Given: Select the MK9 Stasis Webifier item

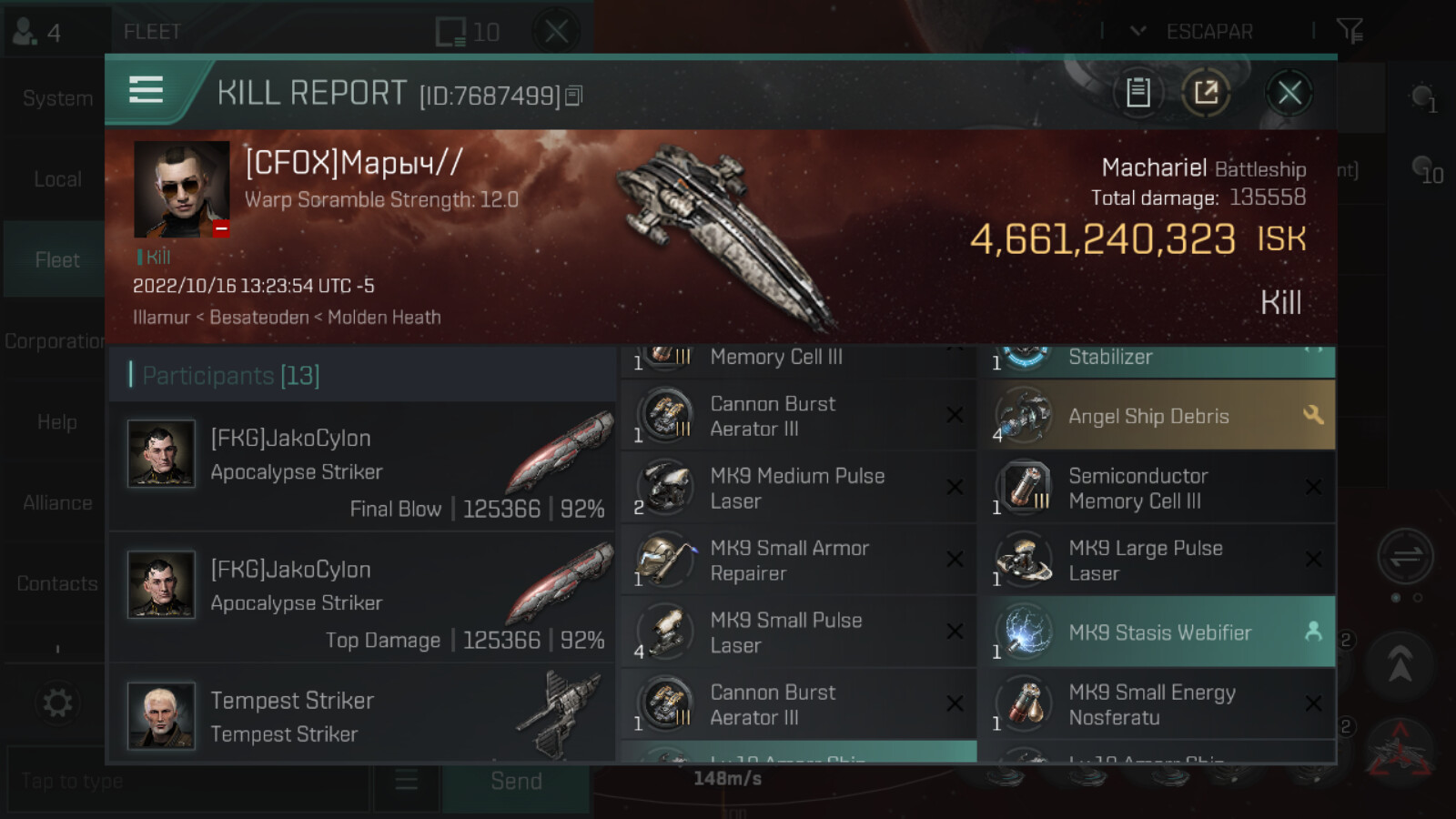Looking at the screenshot, I should tap(1156, 632).
